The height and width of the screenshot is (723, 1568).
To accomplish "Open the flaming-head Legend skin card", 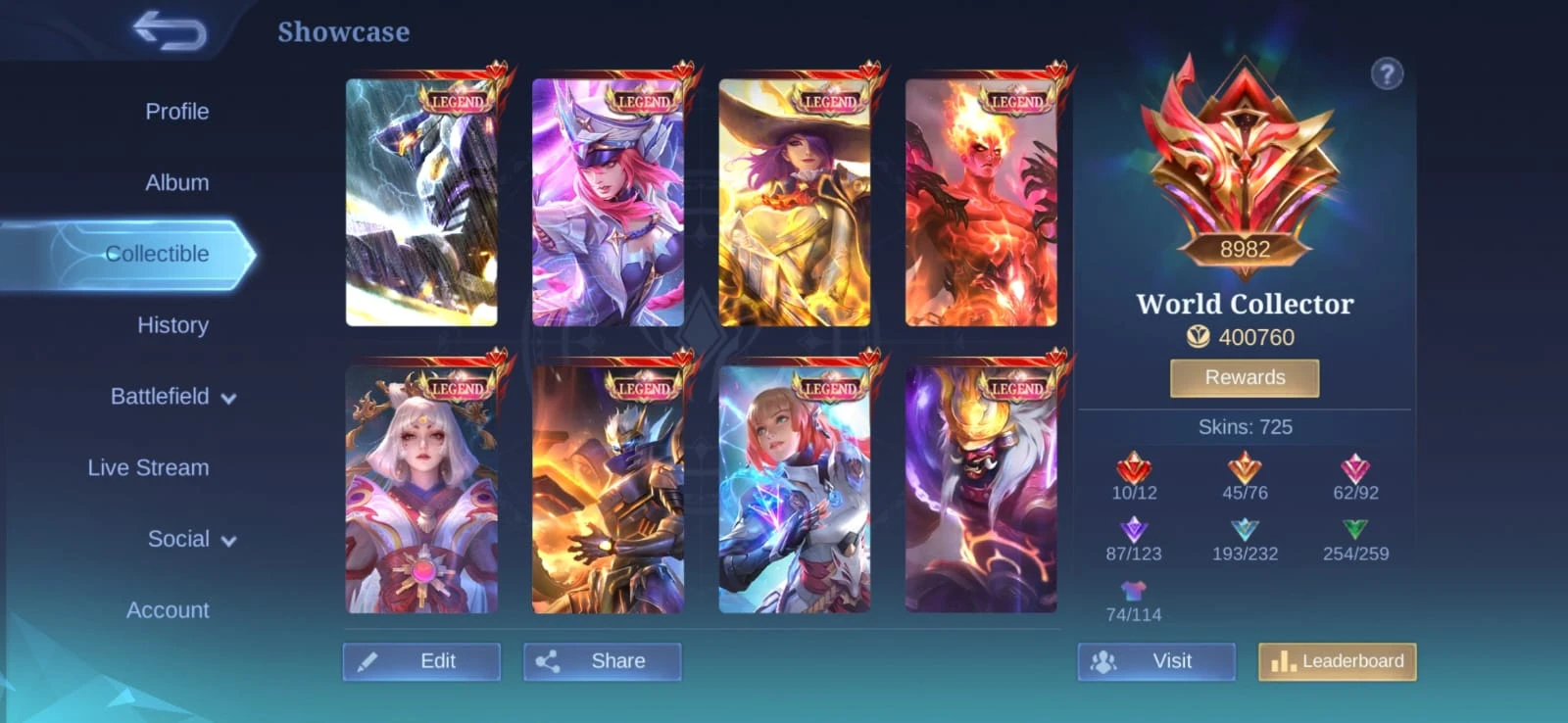I will coord(985,196).
